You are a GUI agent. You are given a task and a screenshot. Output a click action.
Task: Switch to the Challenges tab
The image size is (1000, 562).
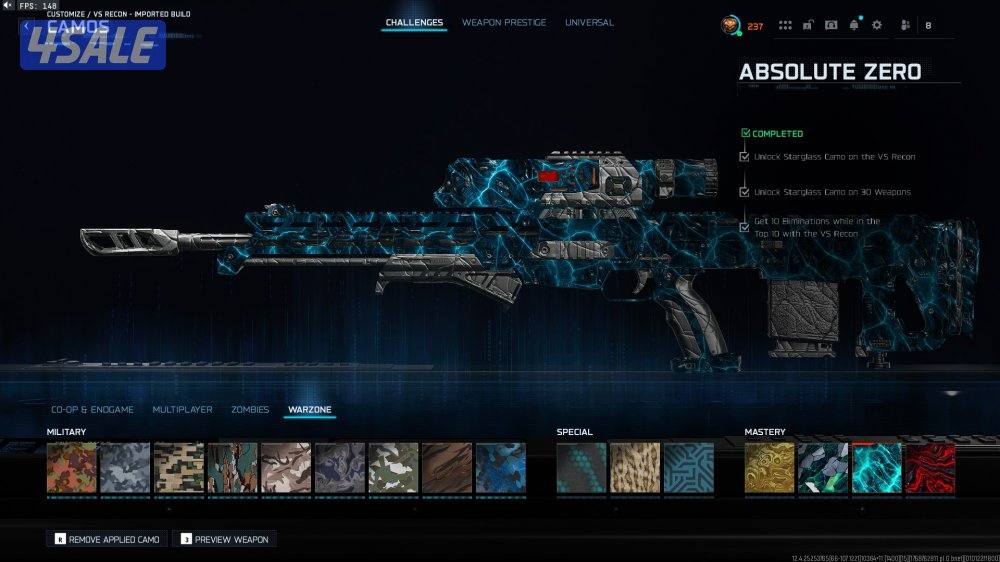(414, 22)
